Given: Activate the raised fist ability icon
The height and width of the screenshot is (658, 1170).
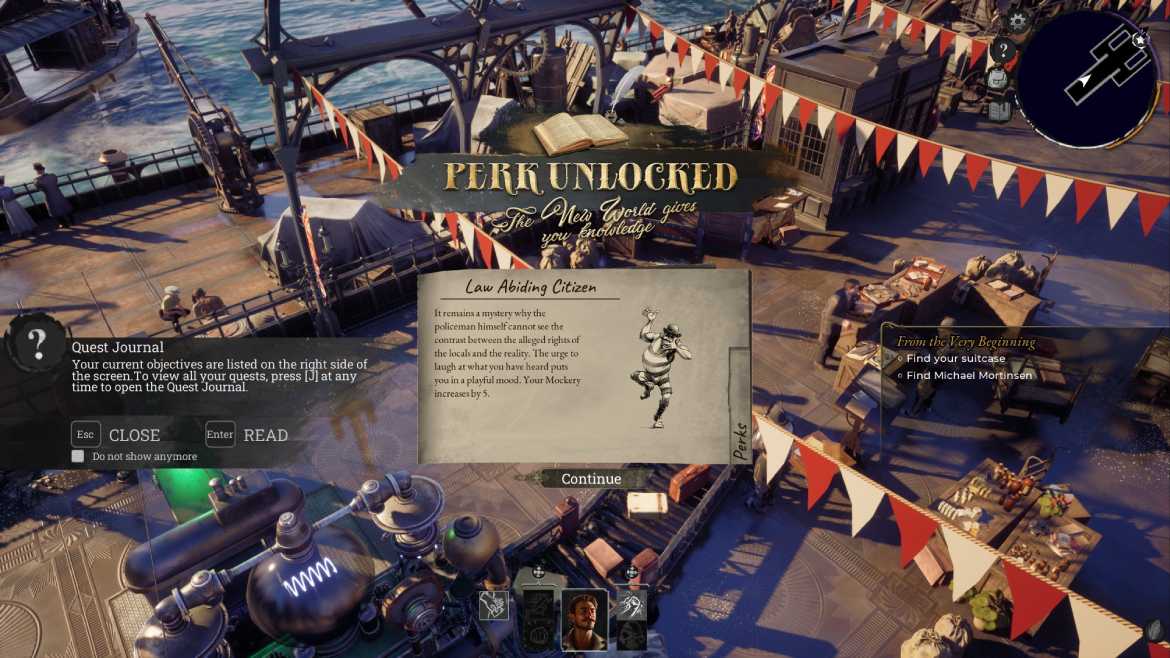Looking at the screenshot, I should tap(632, 605).
